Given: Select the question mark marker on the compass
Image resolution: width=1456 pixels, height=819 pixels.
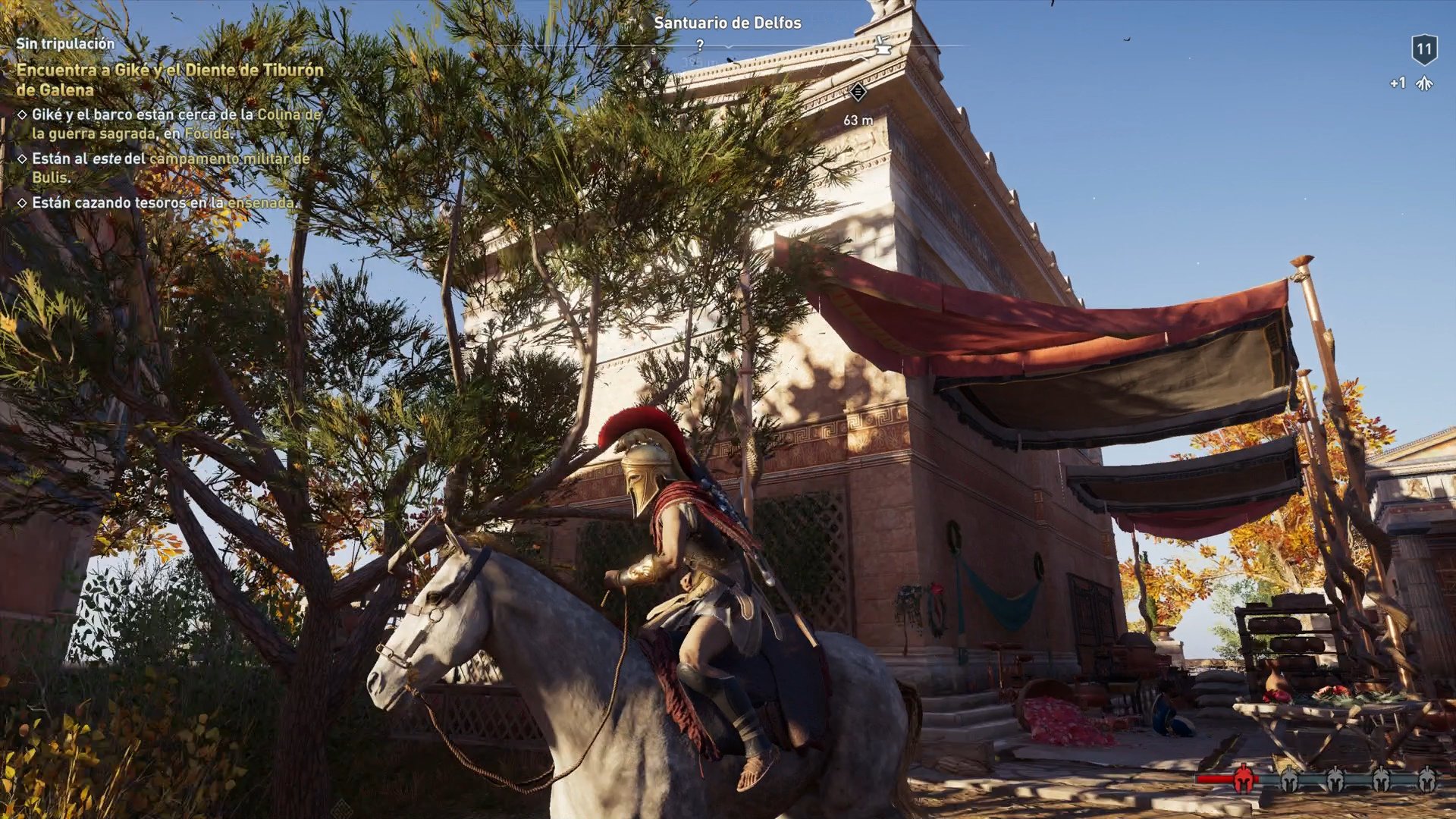Looking at the screenshot, I should point(699,44).
